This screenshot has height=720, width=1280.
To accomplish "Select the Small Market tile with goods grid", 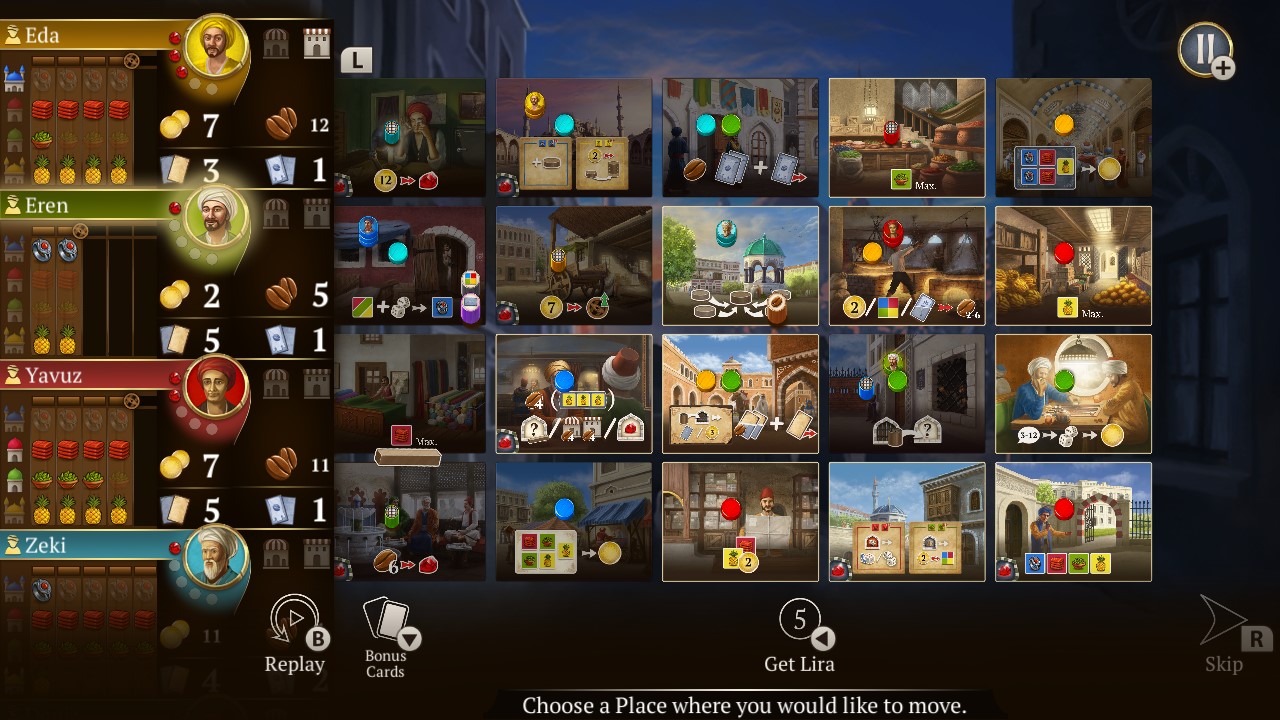I will [573, 521].
